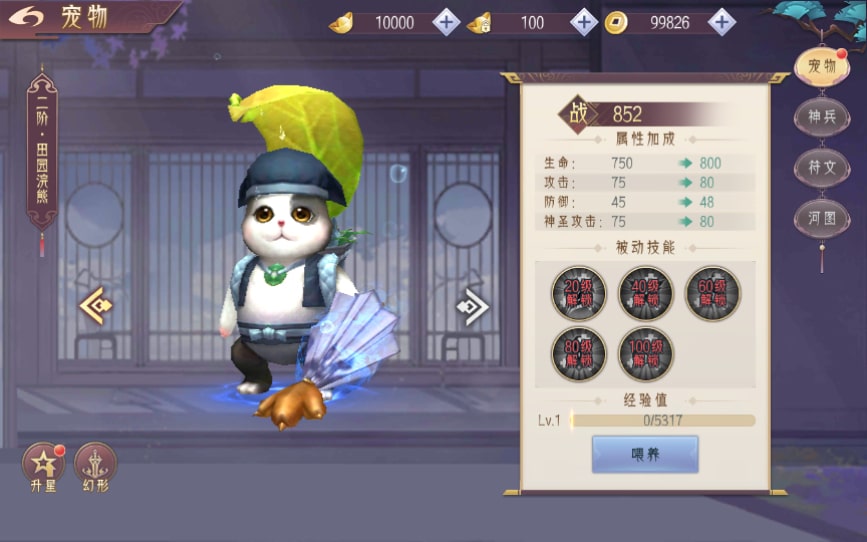
Task: Open the 幻形 transform menu
Action: click(95, 465)
